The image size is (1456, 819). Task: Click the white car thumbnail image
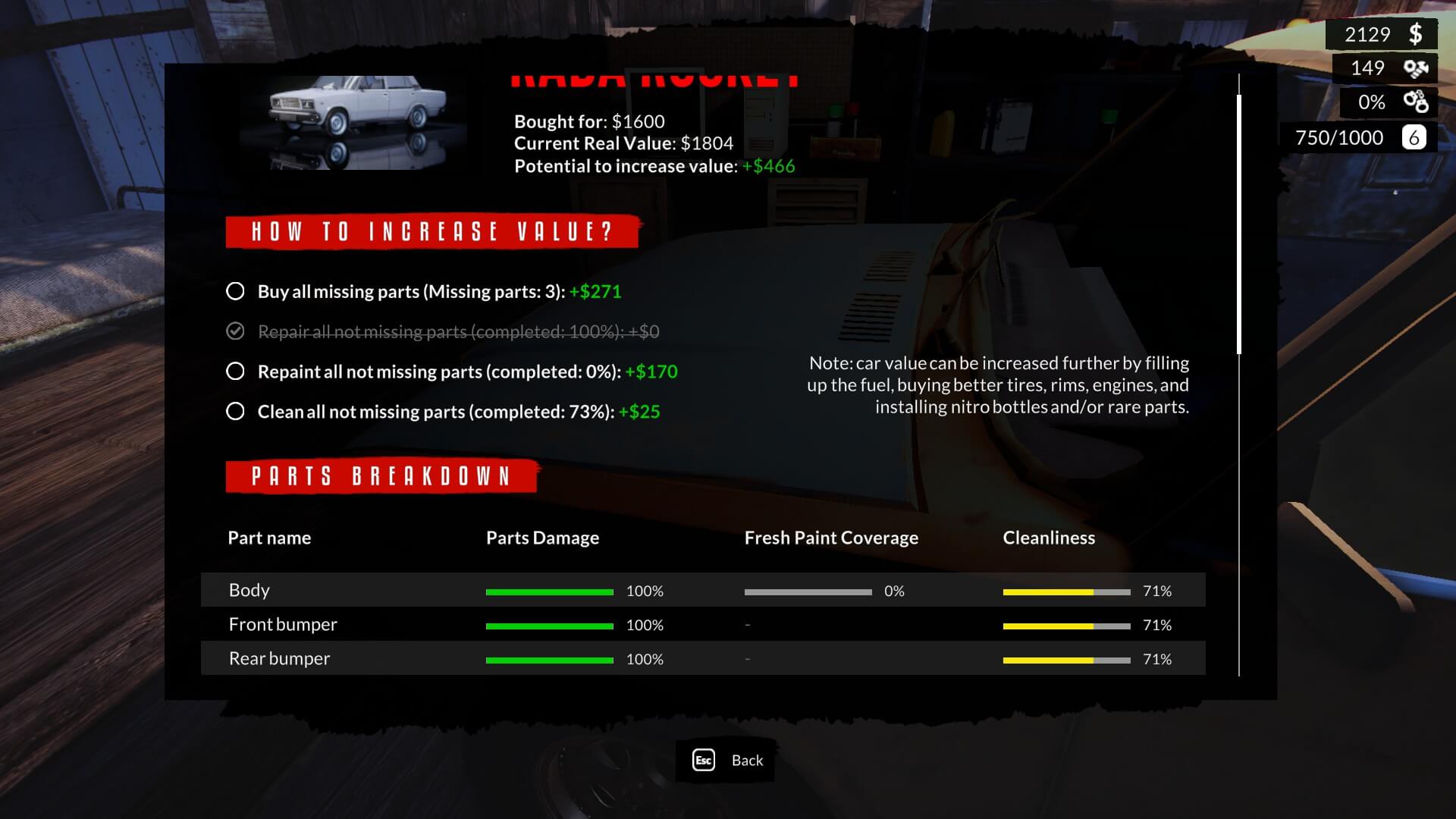coord(358,121)
